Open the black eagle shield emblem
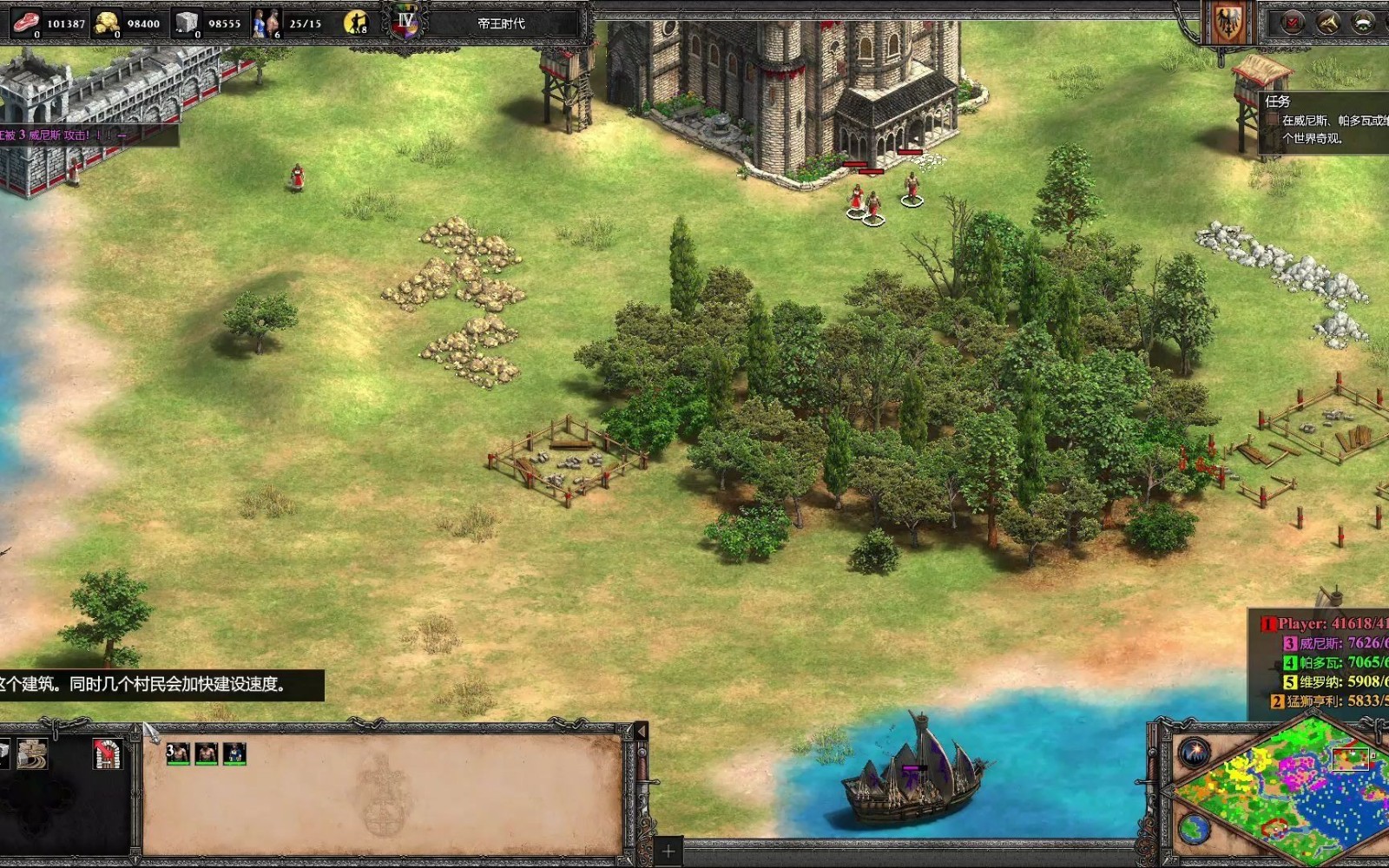Image resolution: width=1389 pixels, height=868 pixels. (1228, 23)
